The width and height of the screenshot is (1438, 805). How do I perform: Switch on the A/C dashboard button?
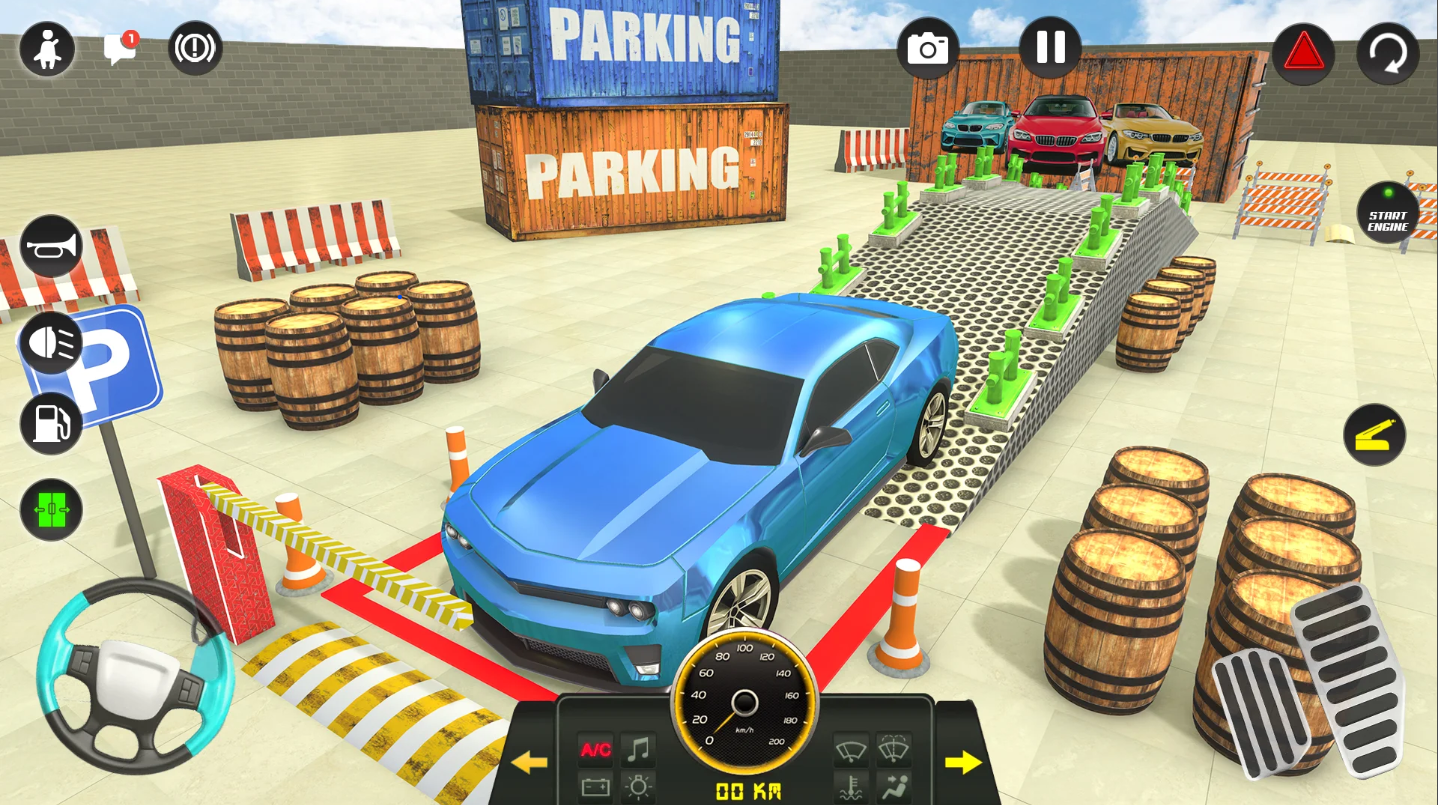[596, 749]
